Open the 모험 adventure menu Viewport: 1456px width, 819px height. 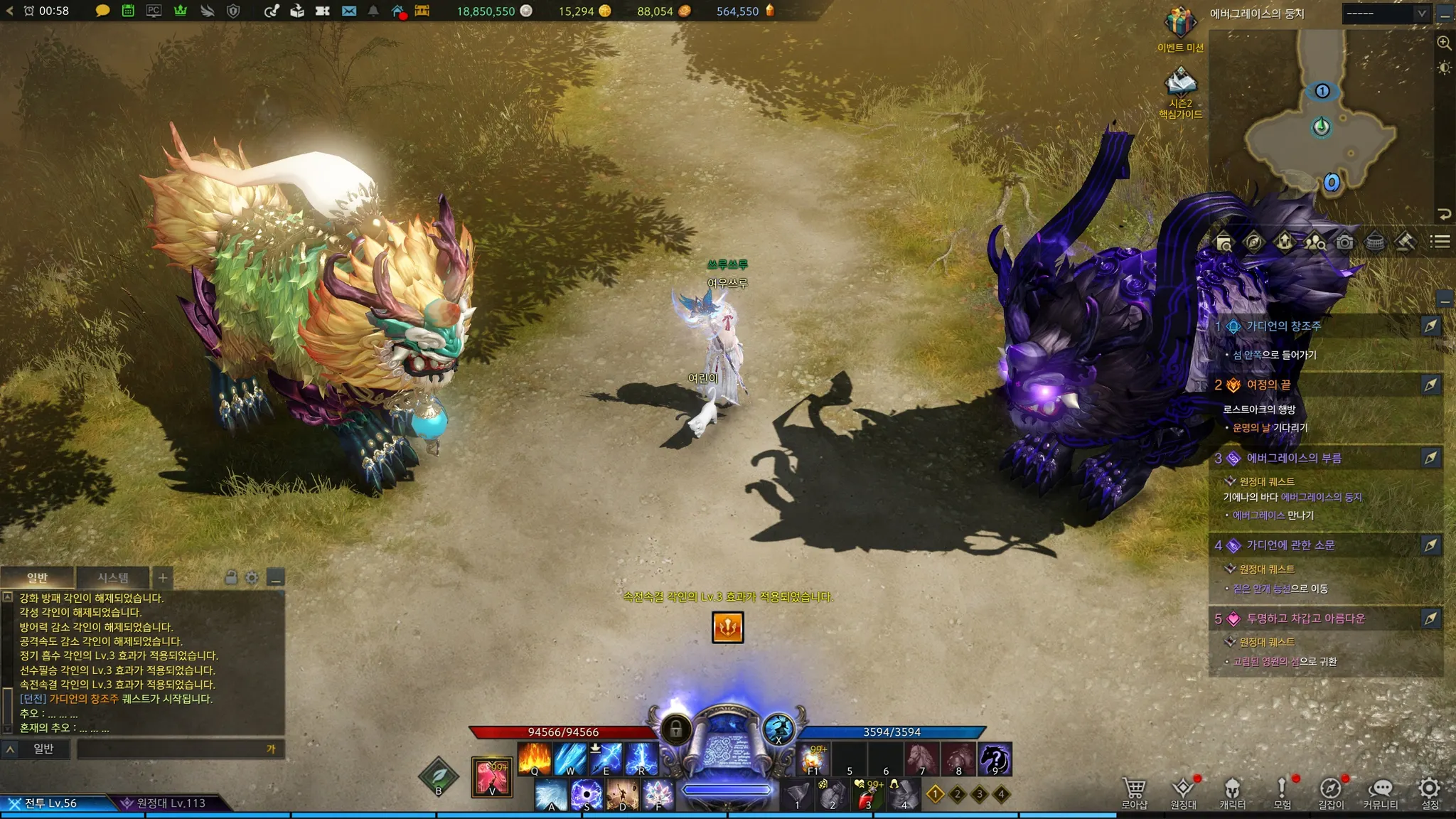(x=1282, y=793)
